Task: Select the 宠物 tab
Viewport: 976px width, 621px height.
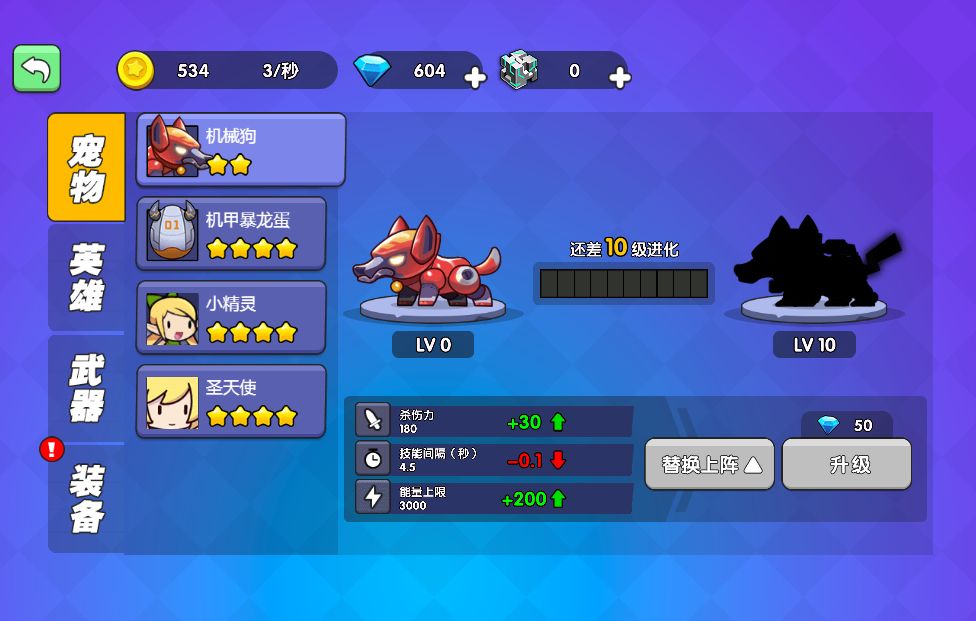Action: [x=86, y=166]
